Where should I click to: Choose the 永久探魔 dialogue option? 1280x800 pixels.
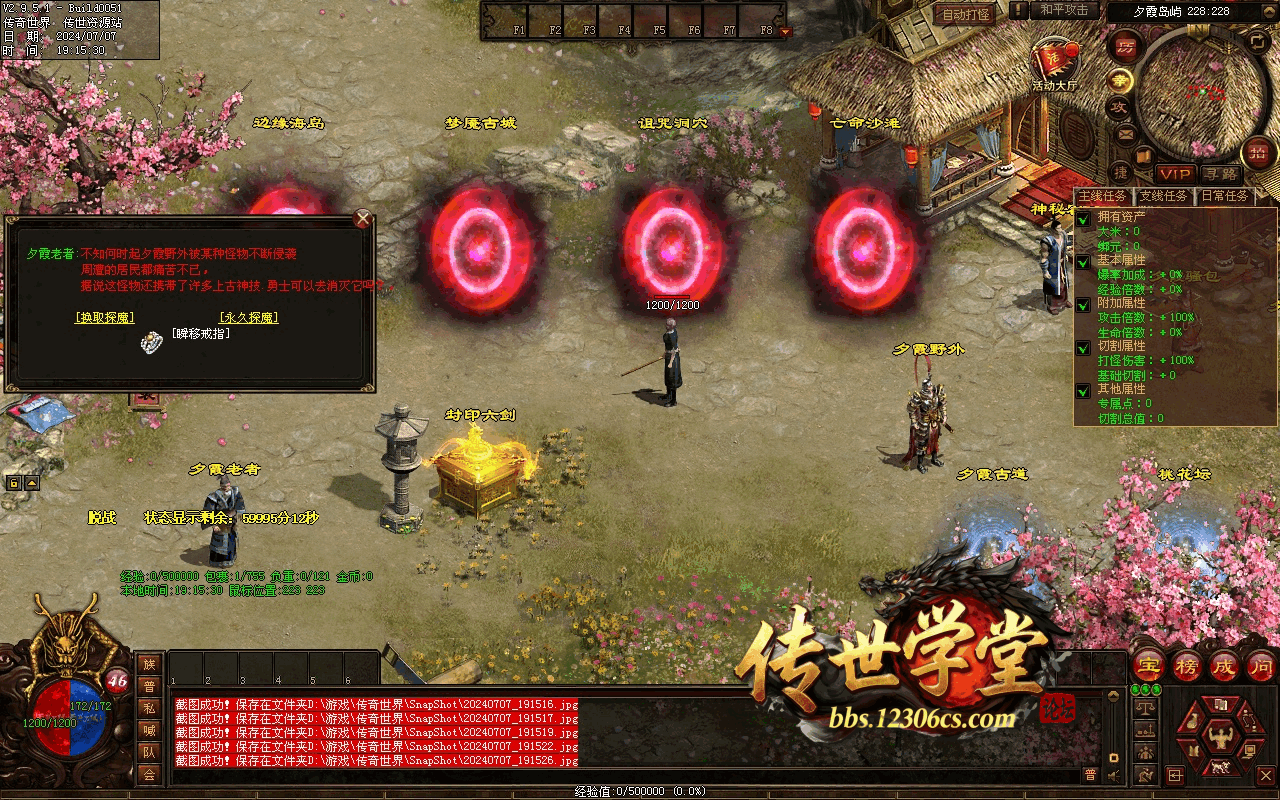(248, 318)
